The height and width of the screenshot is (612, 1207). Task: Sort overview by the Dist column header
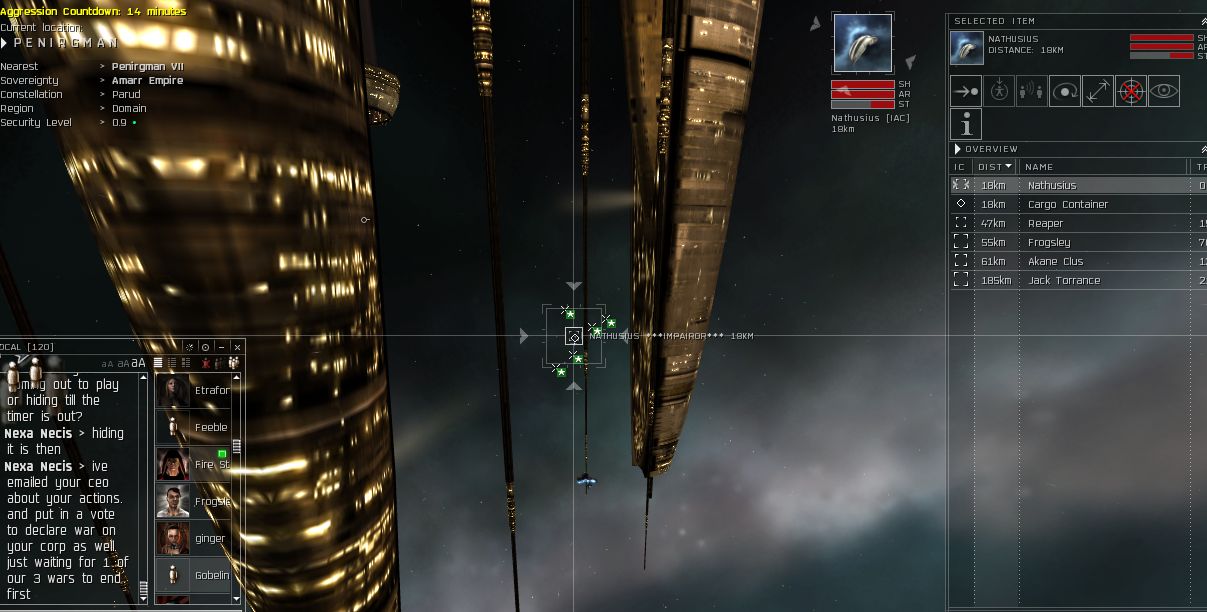click(x=994, y=167)
